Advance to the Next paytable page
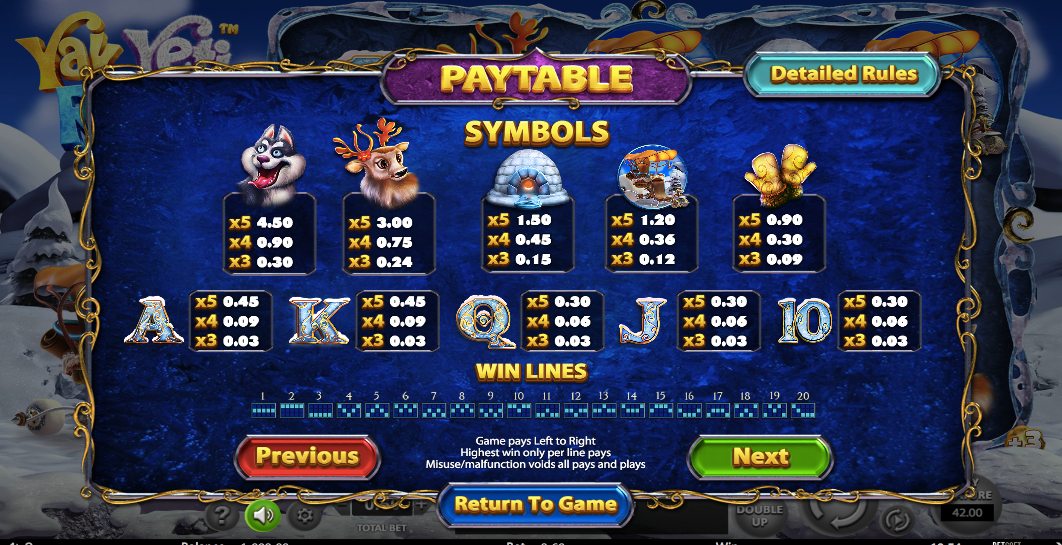Viewport: 1062px width, 545px height. pos(760,457)
